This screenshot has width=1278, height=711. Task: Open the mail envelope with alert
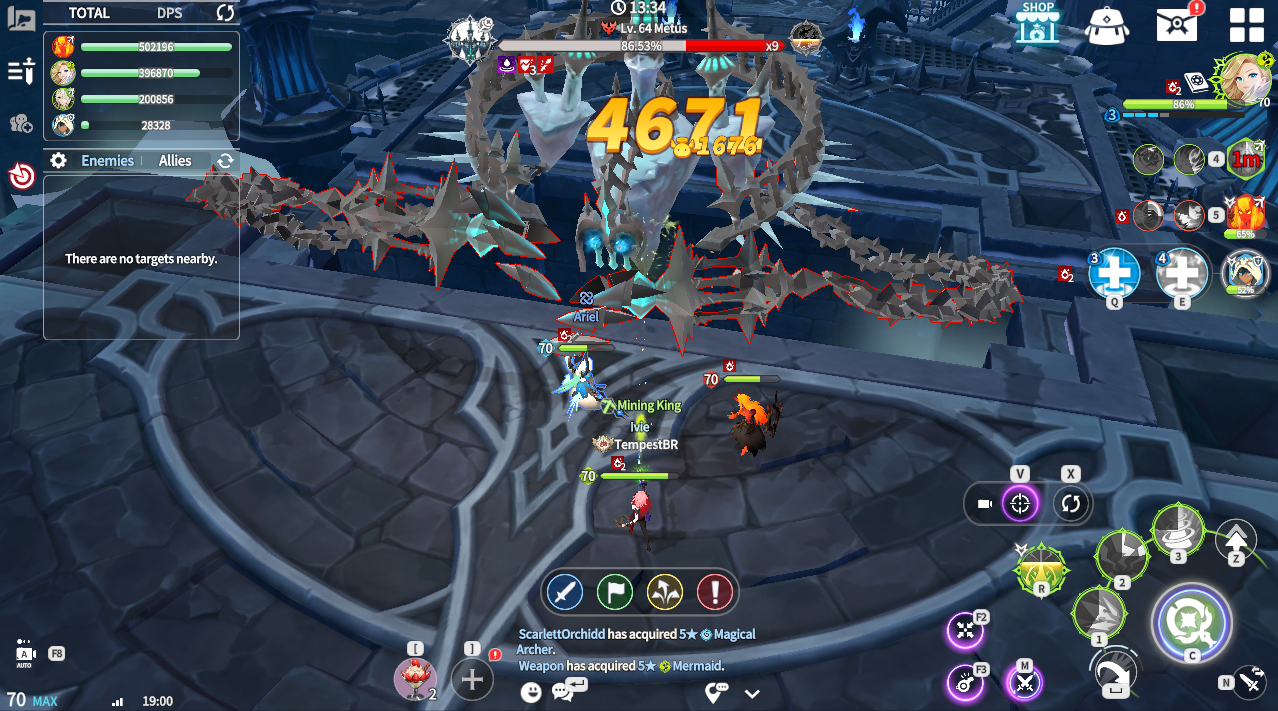pos(1178,23)
